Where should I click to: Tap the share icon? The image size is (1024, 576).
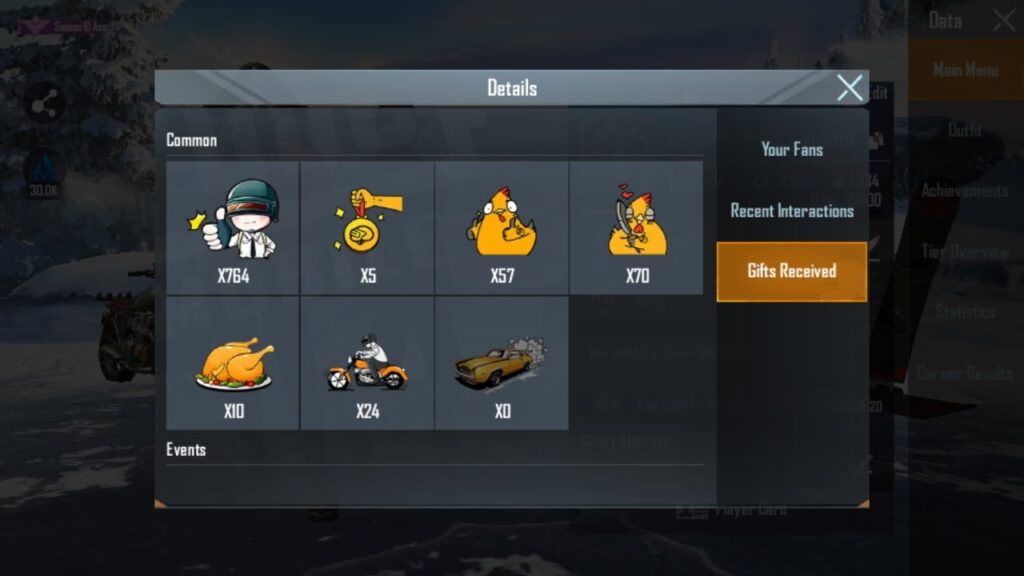pyautogui.click(x=44, y=103)
